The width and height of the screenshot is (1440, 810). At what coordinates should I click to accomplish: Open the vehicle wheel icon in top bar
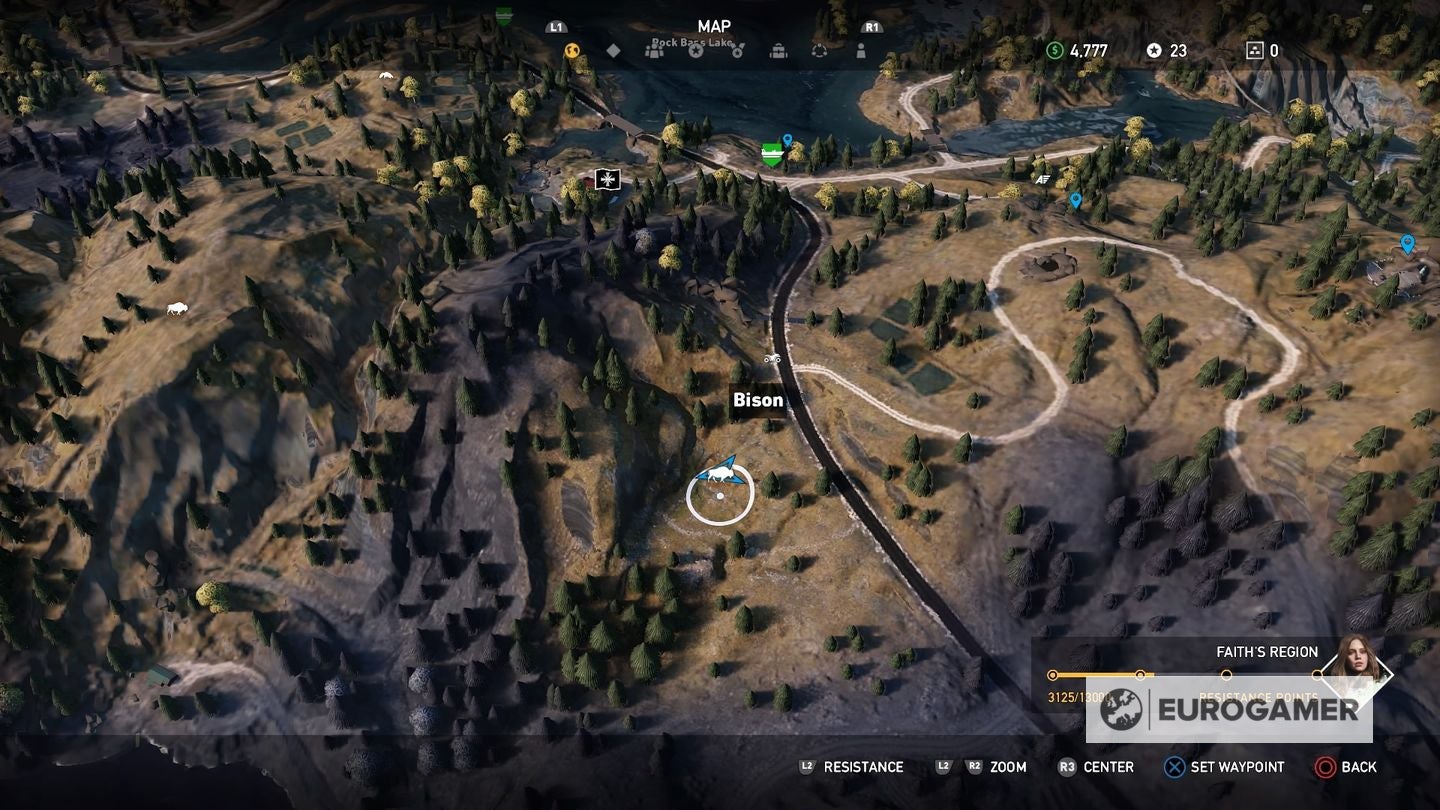tap(738, 51)
